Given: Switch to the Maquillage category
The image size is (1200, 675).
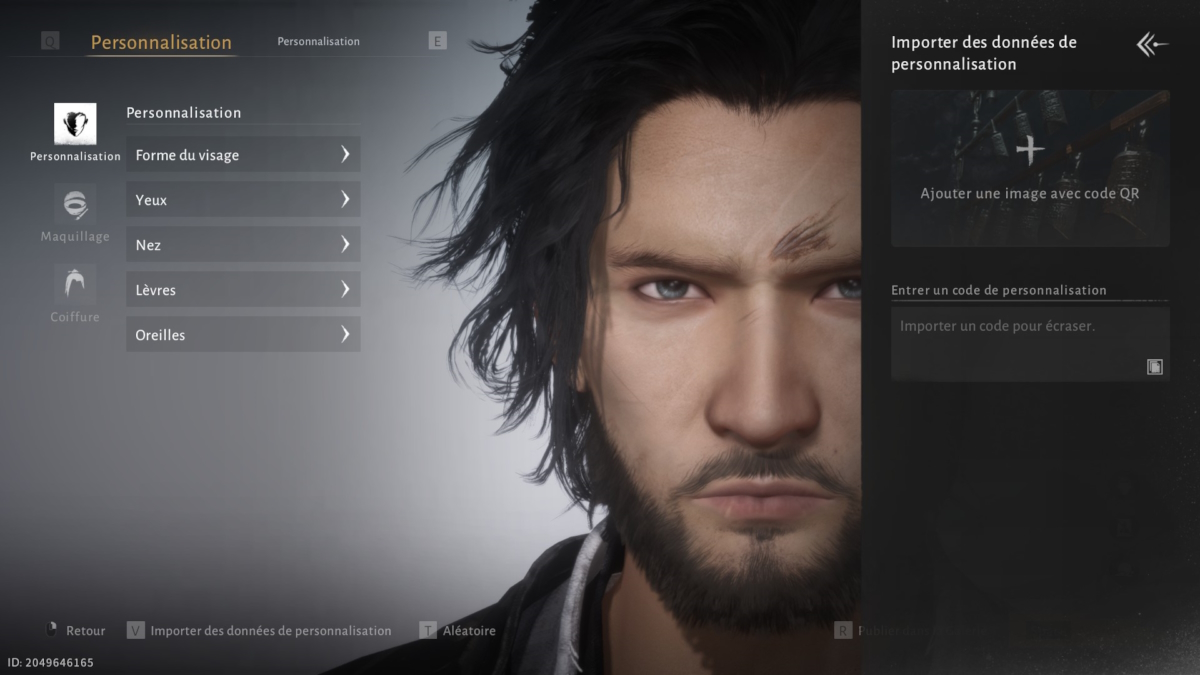Looking at the screenshot, I should (x=75, y=212).
